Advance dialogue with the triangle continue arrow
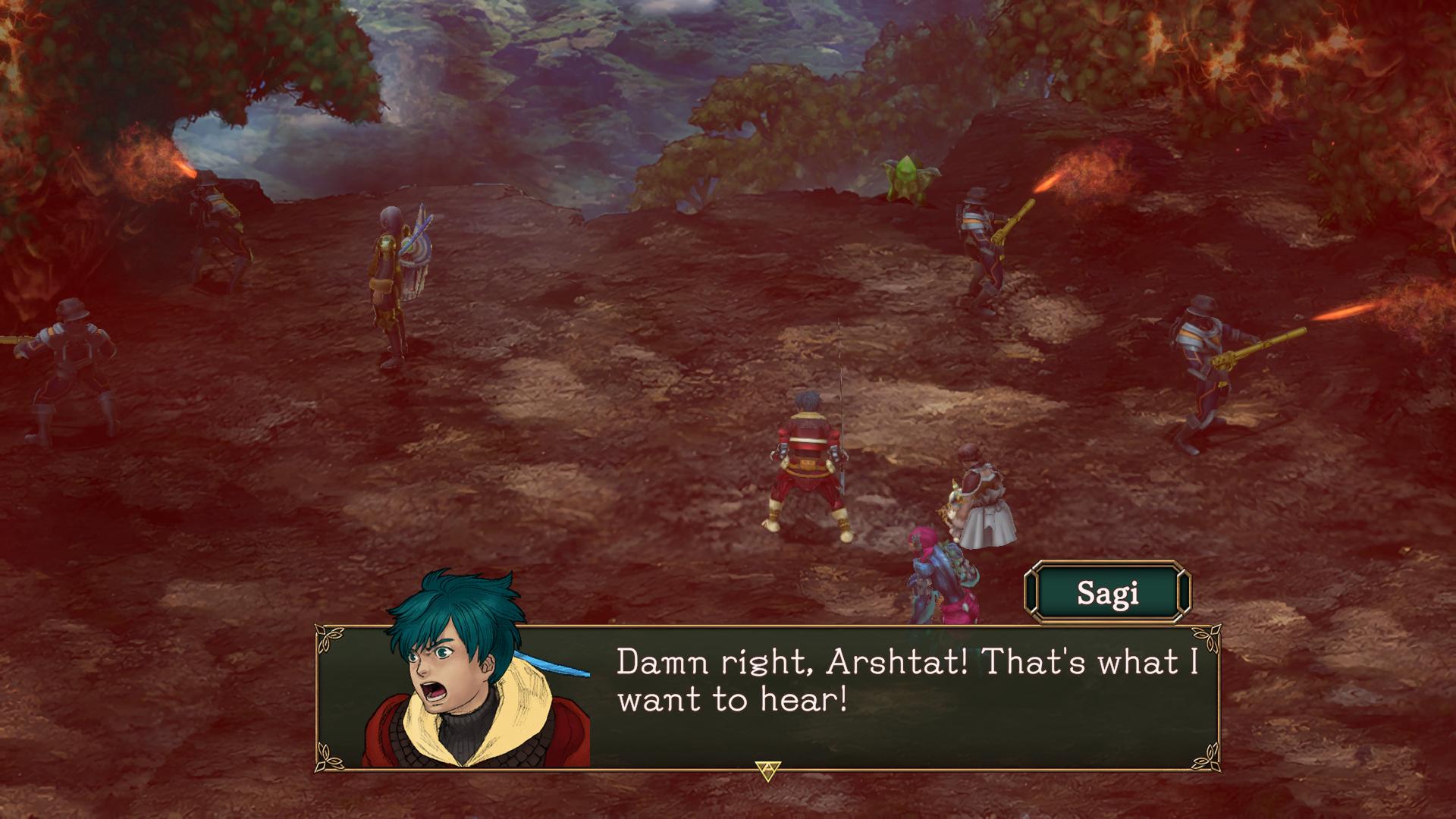1456x819 pixels. tap(767, 772)
